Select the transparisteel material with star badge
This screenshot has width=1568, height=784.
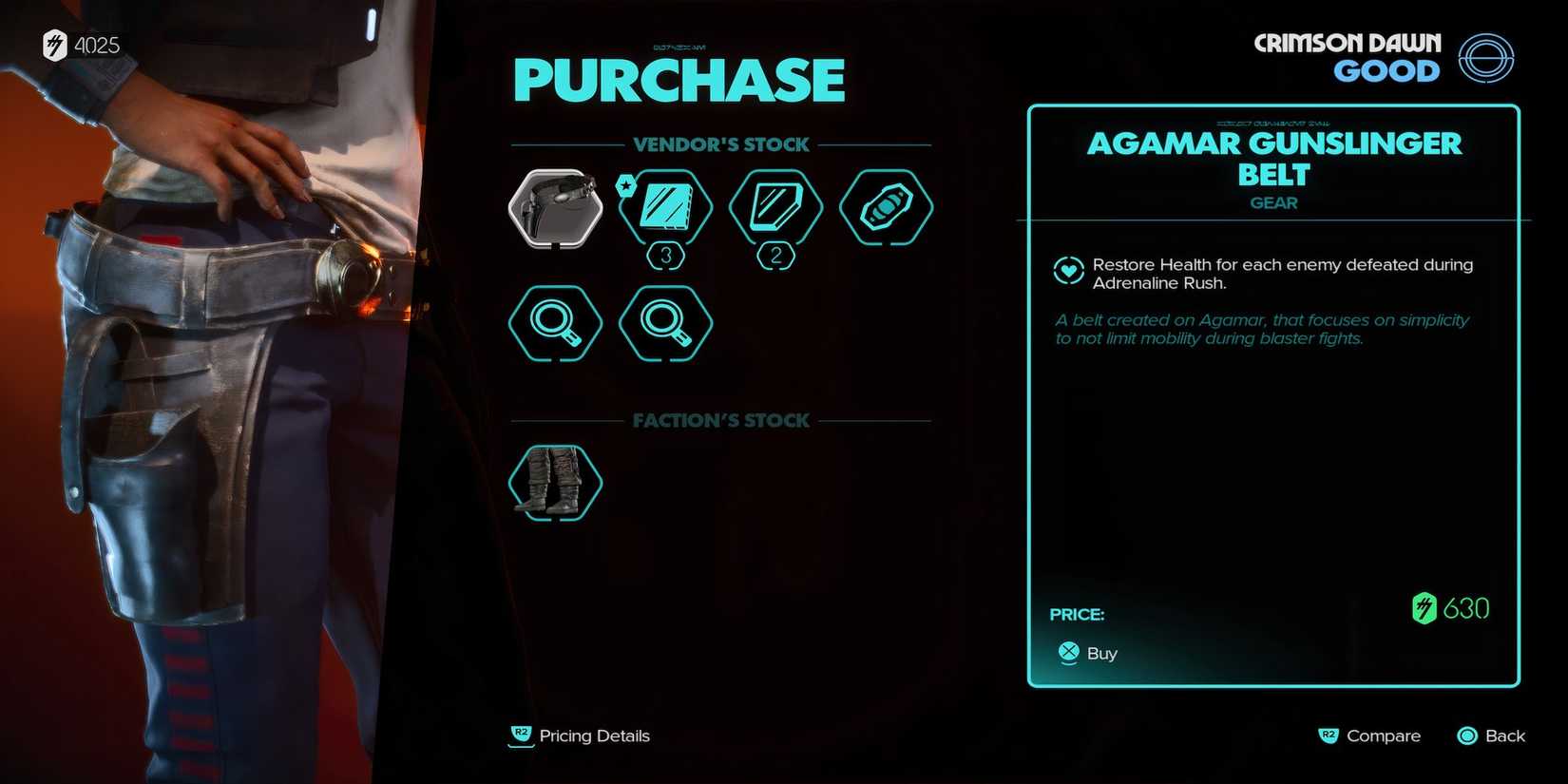665,207
